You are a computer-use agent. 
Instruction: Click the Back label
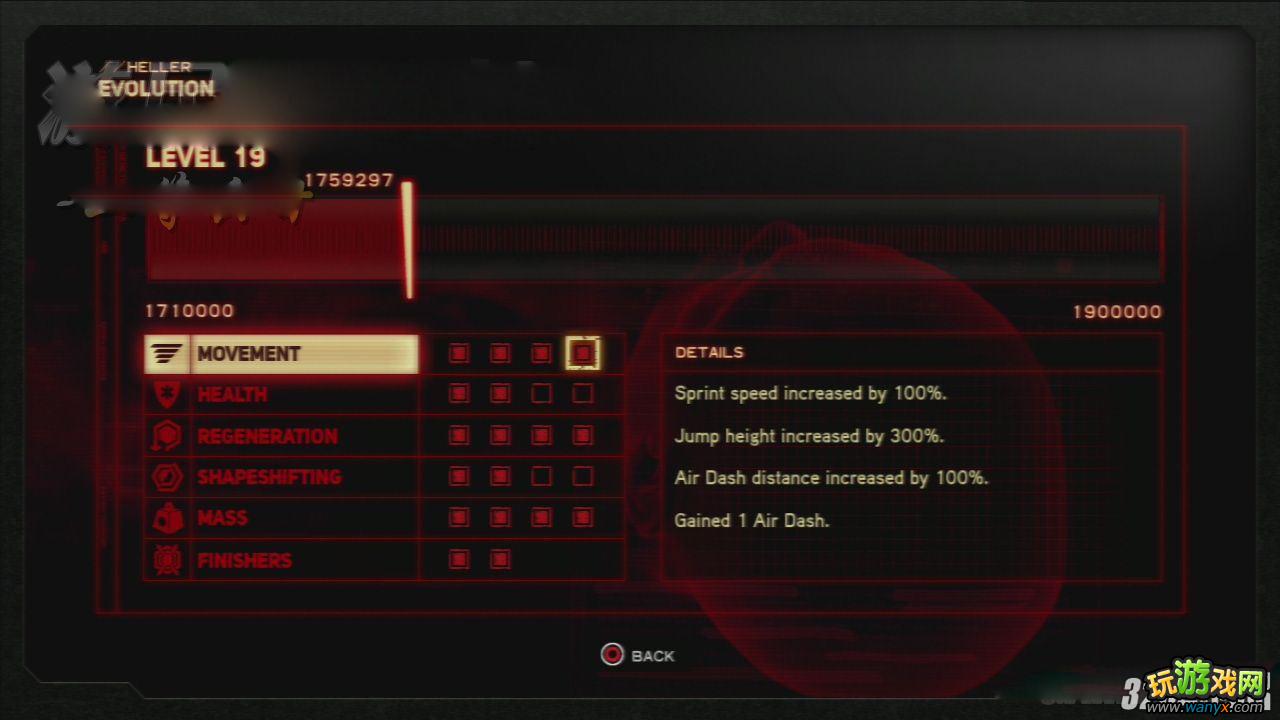coord(652,656)
